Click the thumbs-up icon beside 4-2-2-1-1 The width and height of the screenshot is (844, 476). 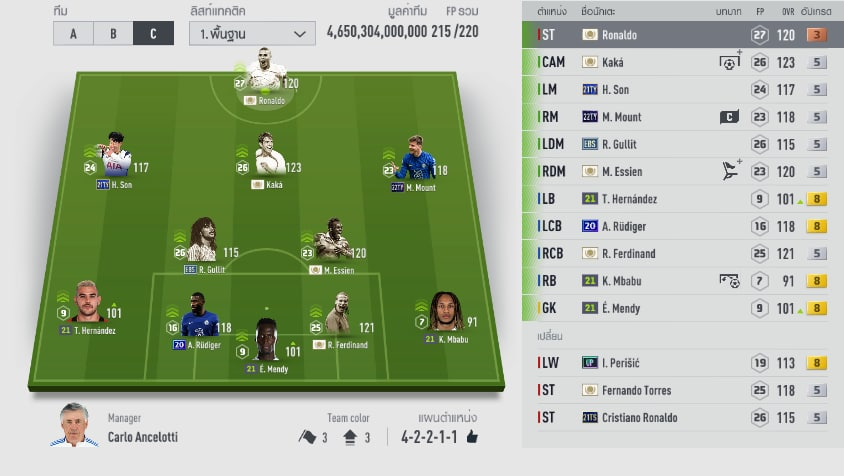tap(472, 437)
